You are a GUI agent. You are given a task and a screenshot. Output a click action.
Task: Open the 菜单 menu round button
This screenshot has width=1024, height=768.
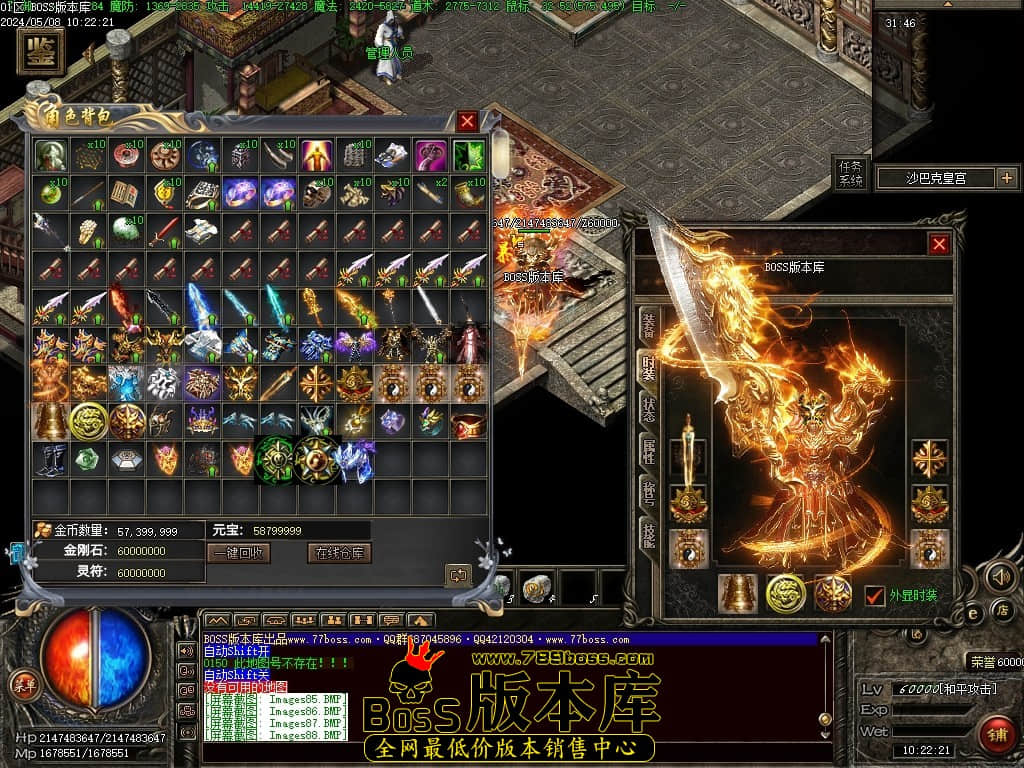pyautogui.click(x=23, y=684)
